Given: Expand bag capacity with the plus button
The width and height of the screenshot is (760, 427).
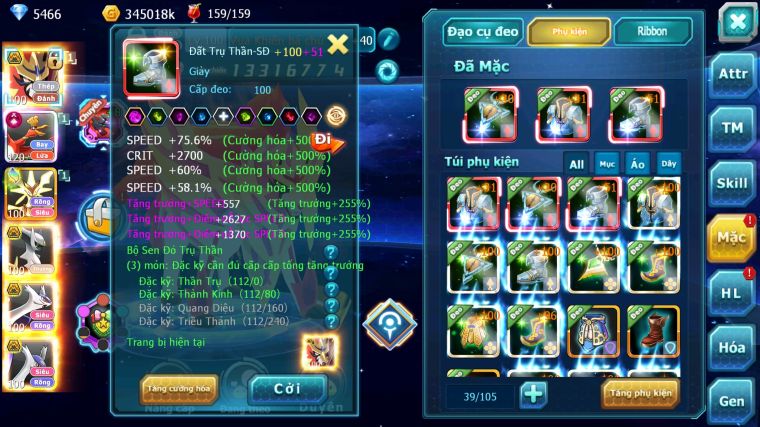Looking at the screenshot, I should point(534,393).
